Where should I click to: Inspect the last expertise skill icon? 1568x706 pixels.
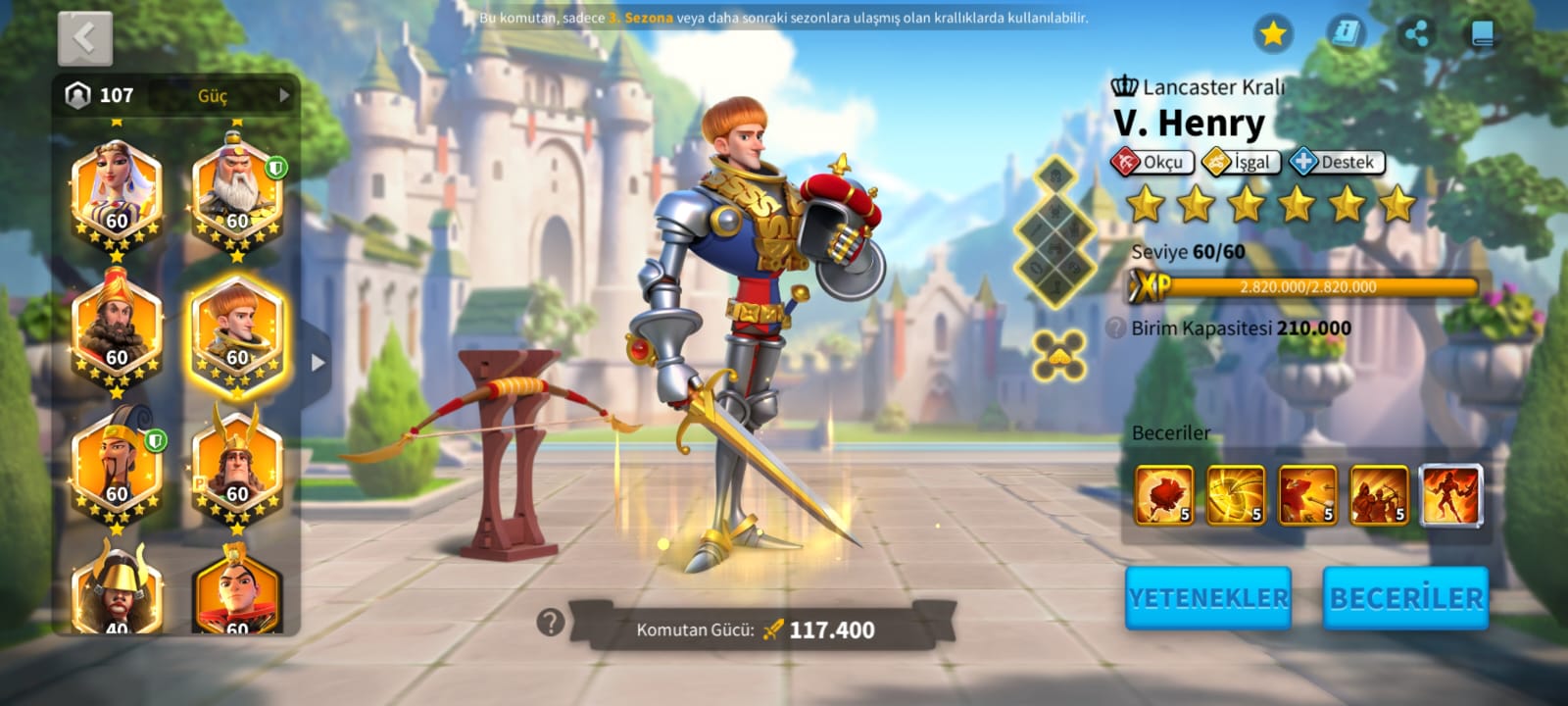(x=1450, y=495)
